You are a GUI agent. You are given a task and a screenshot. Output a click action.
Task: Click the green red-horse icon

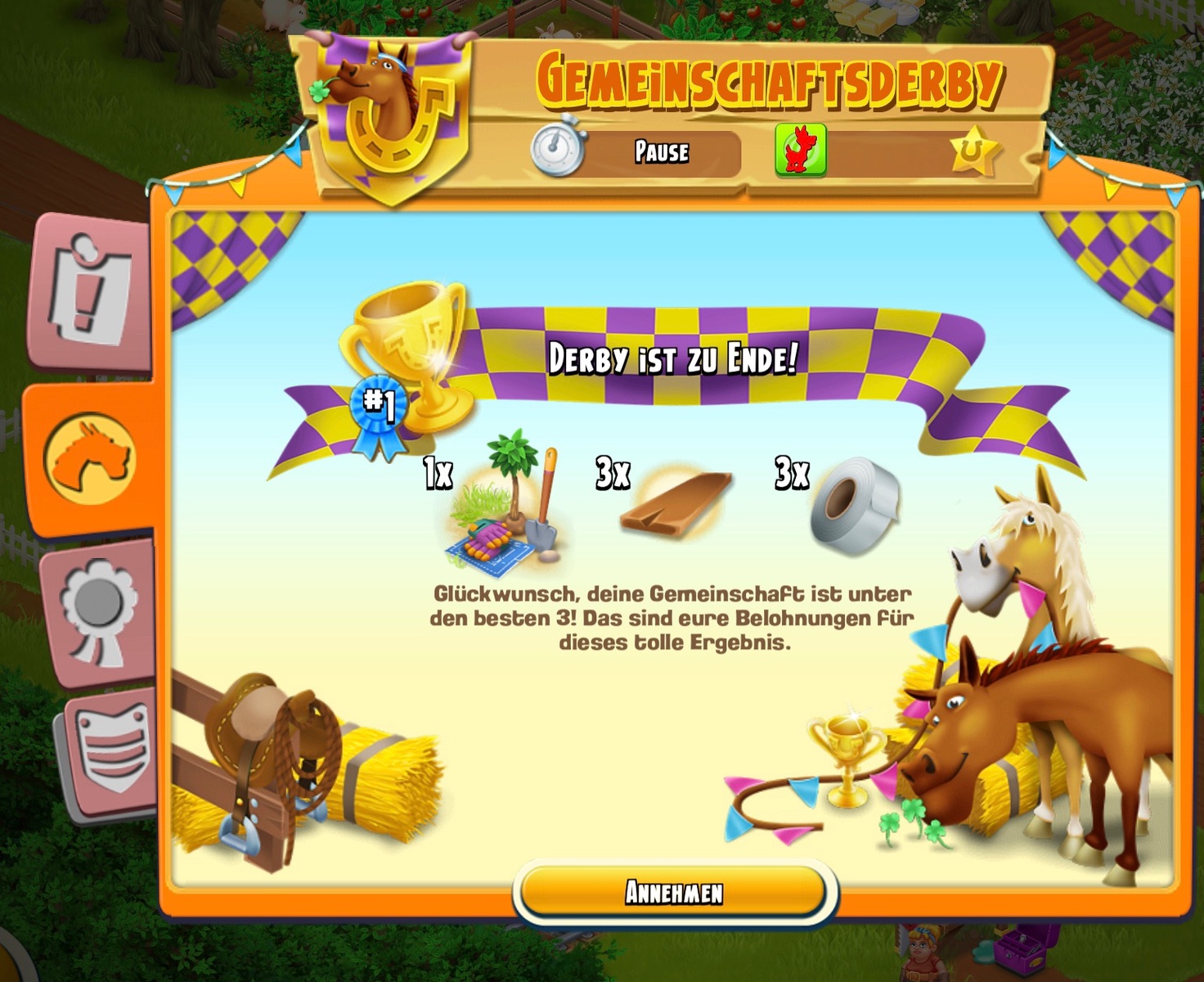pos(800,151)
